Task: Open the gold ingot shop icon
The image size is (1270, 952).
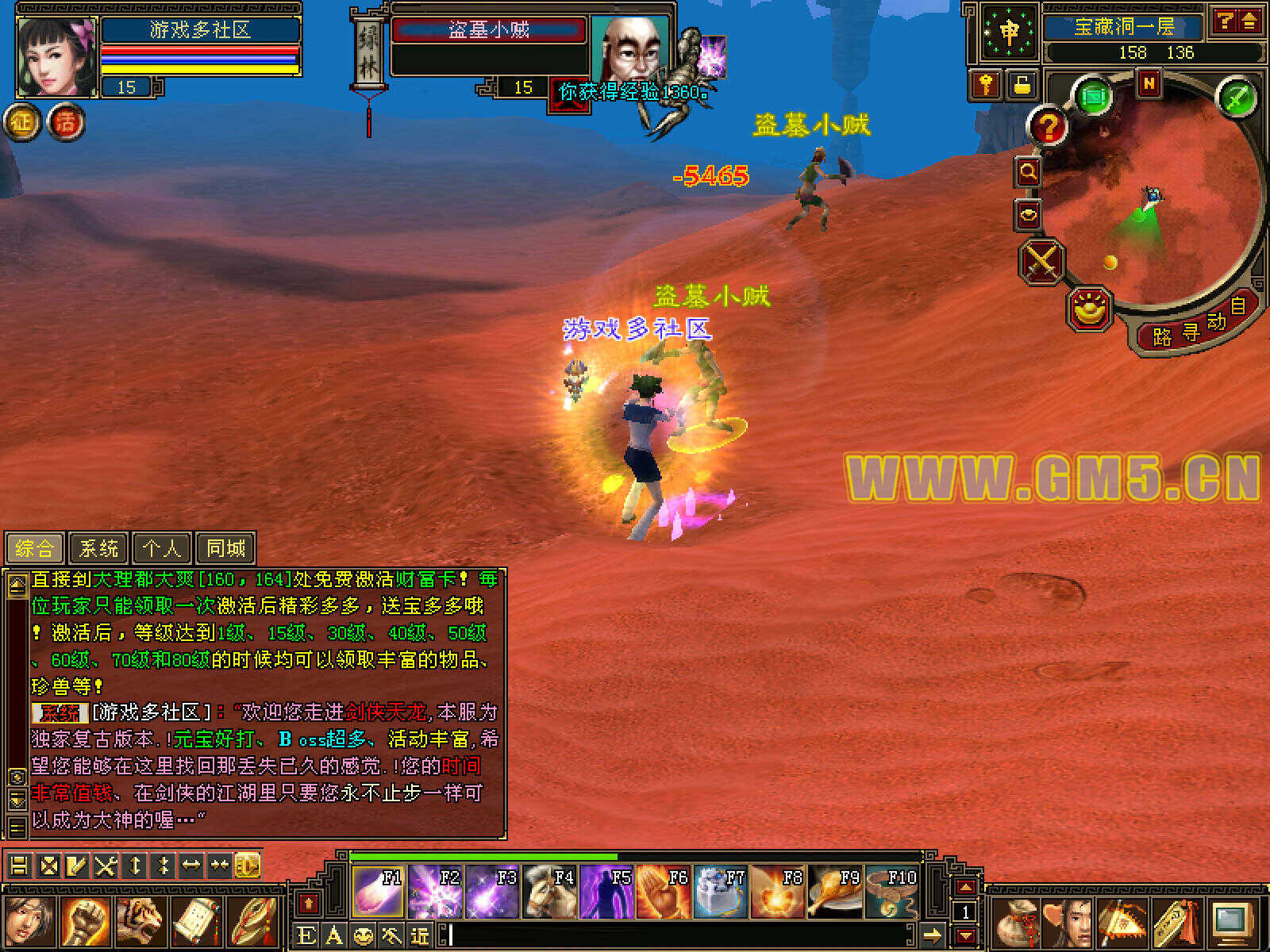Action: (x=1090, y=309)
